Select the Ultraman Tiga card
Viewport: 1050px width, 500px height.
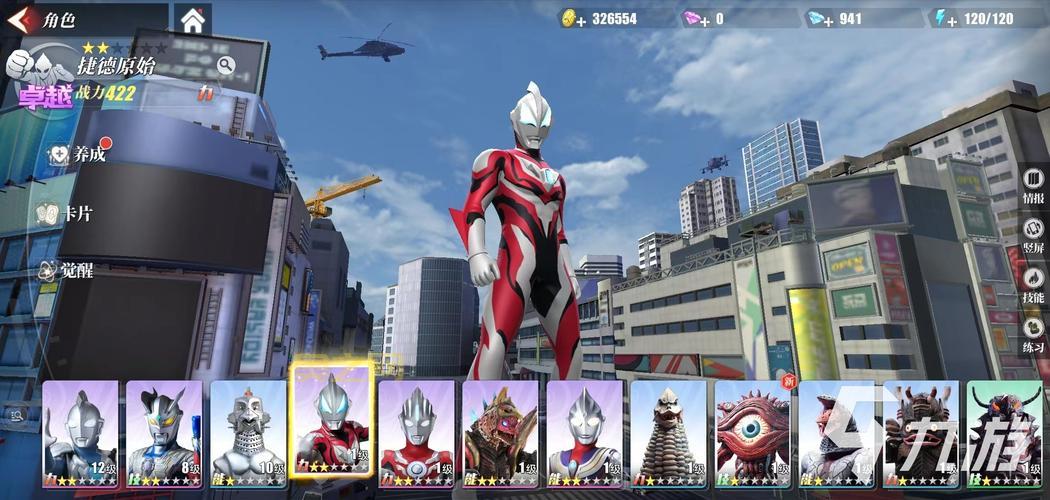[x=584, y=428]
